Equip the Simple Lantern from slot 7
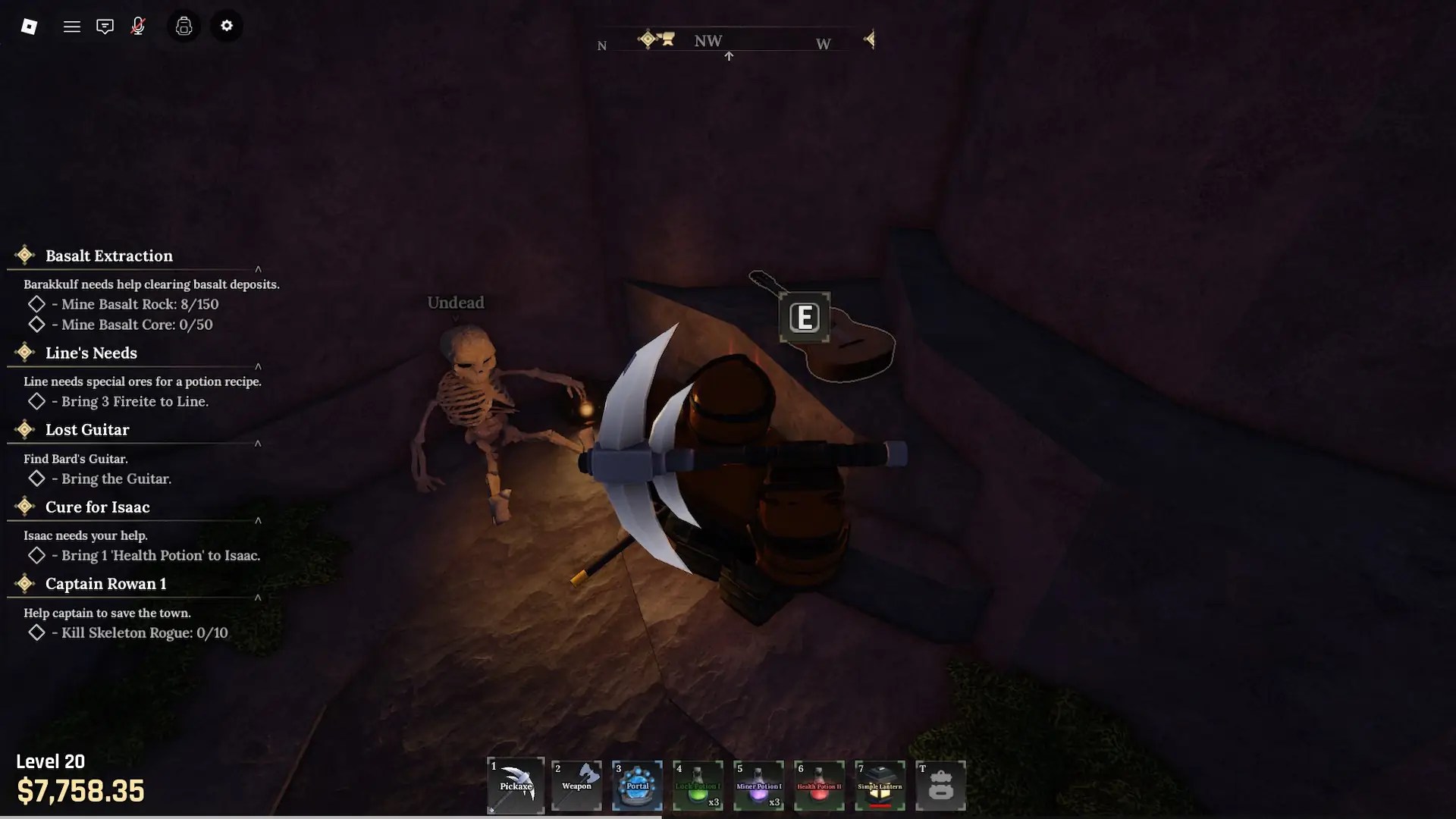This screenshot has width=1456, height=819. [880, 785]
